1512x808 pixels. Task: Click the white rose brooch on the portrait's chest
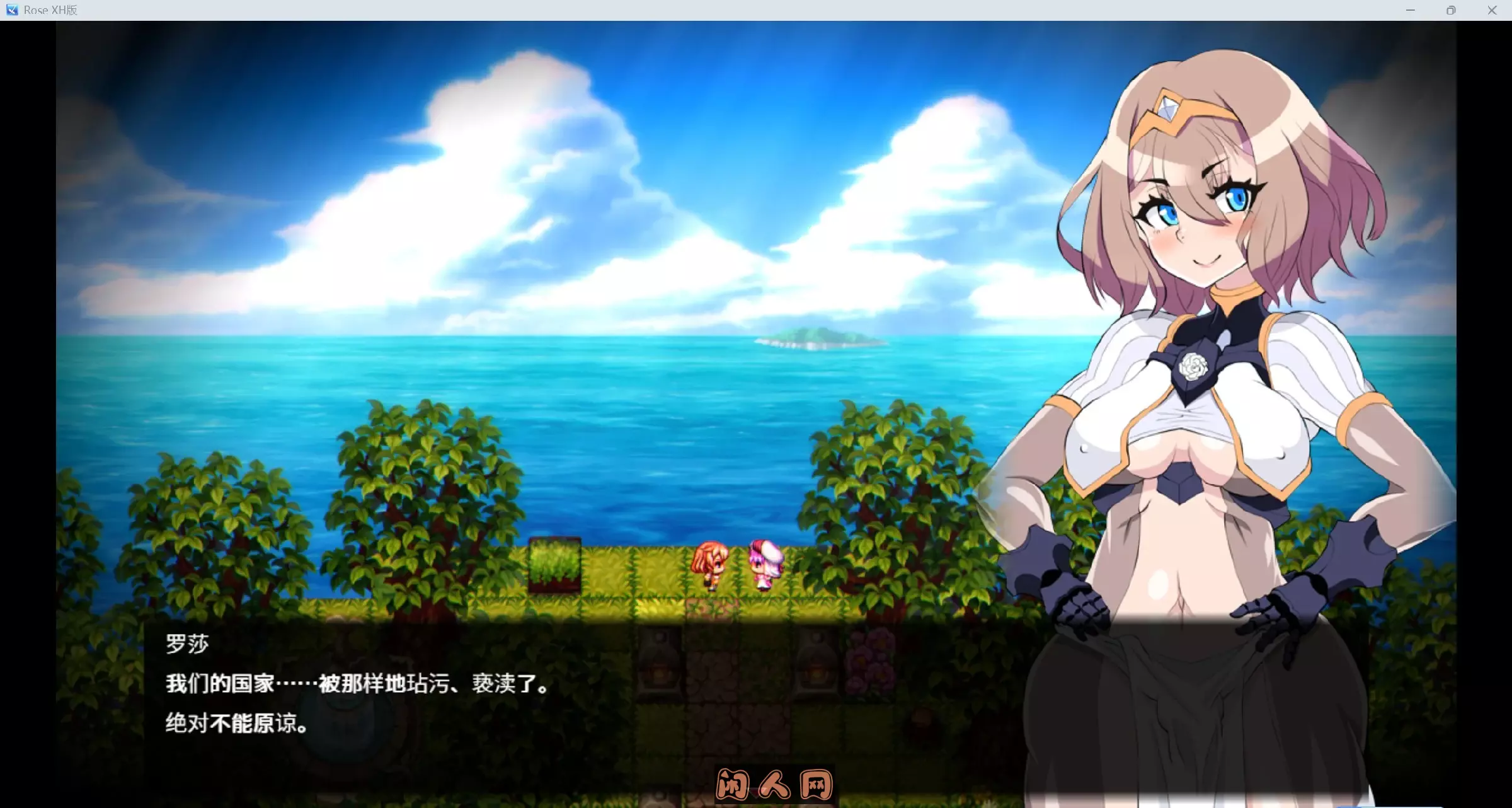coord(1194,364)
